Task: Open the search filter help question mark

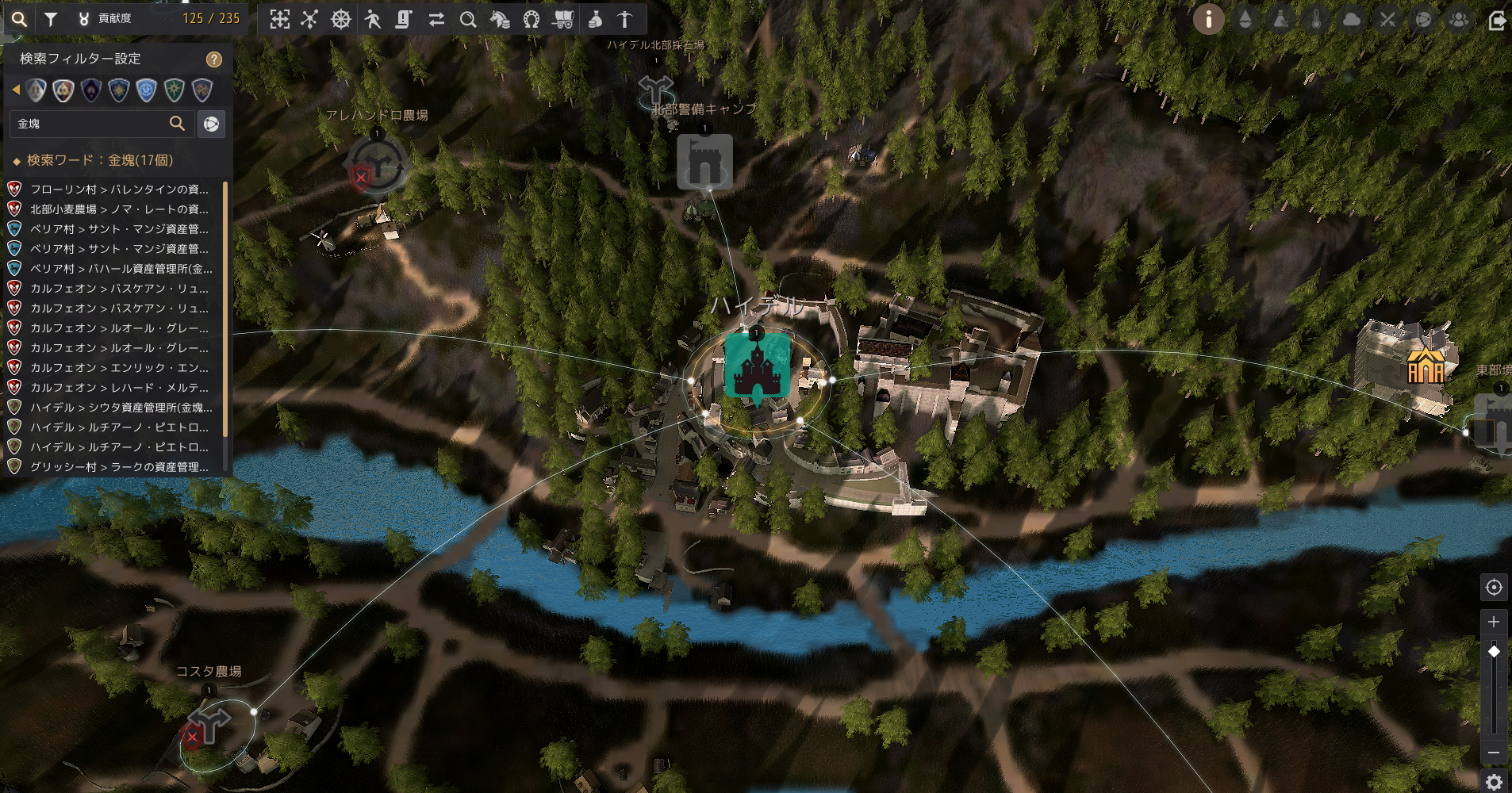Action: pos(213,59)
